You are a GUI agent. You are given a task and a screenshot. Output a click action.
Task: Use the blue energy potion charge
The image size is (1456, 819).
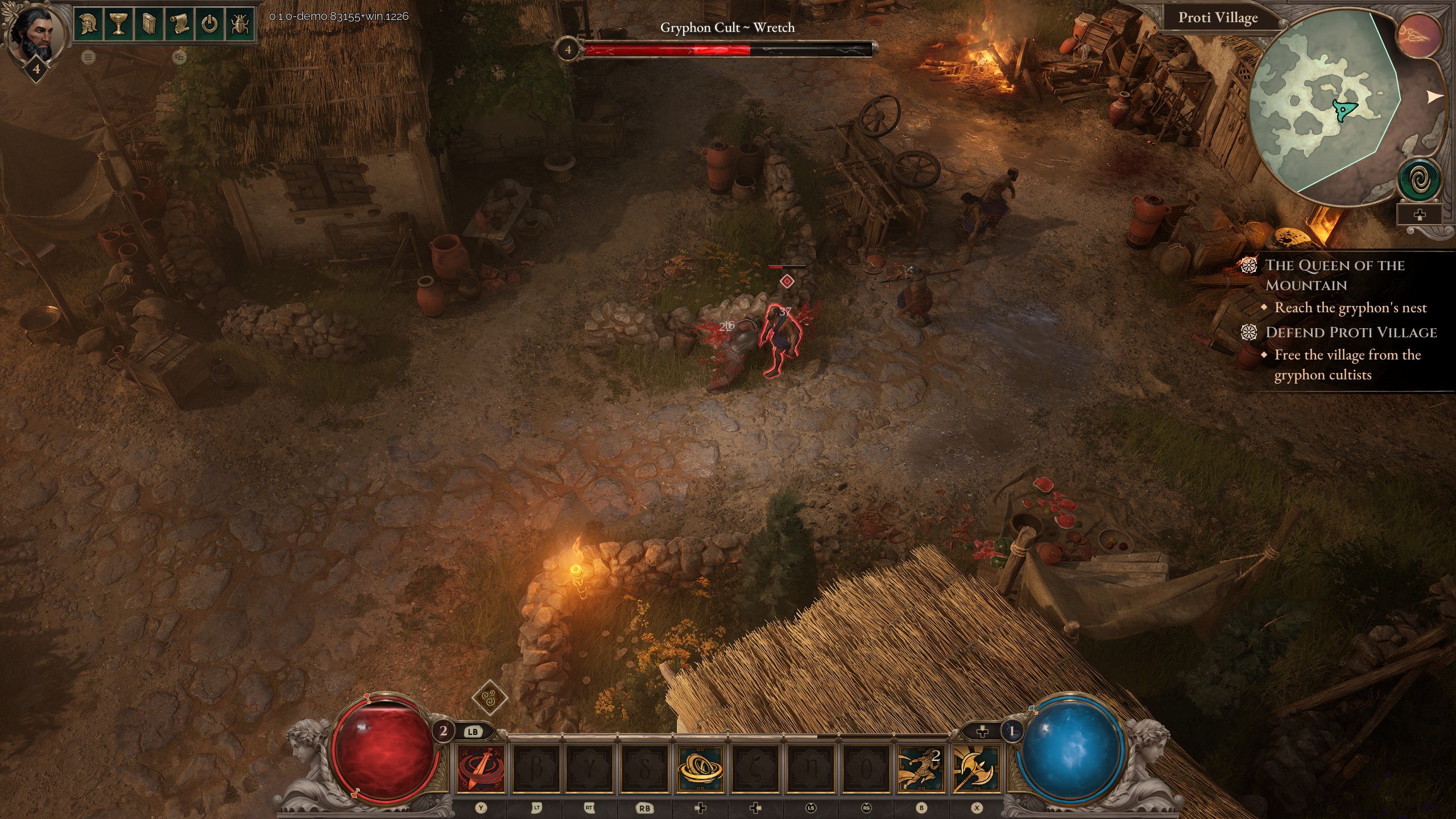coord(1011,731)
